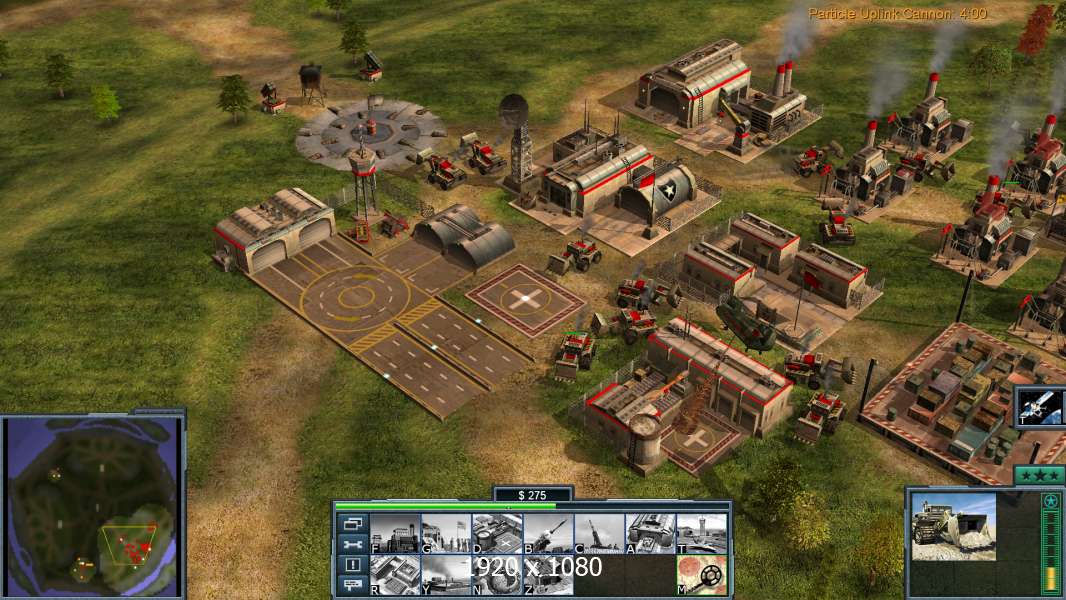The width and height of the screenshot is (1066, 600).
Task: Activate the mine detector command marked M
Action: [701, 574]
